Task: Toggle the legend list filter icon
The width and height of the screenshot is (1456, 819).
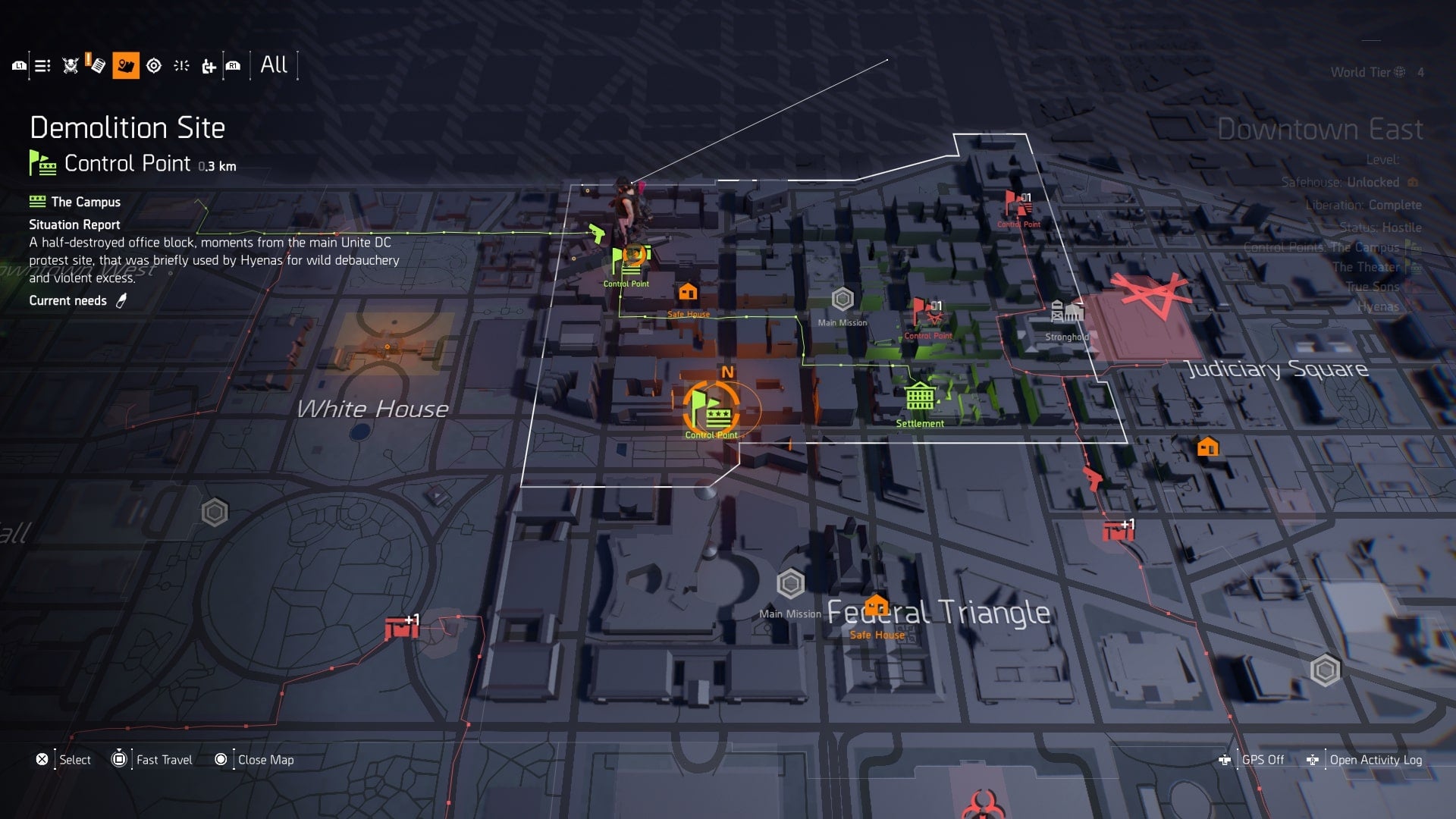Action: click(42, 66)
